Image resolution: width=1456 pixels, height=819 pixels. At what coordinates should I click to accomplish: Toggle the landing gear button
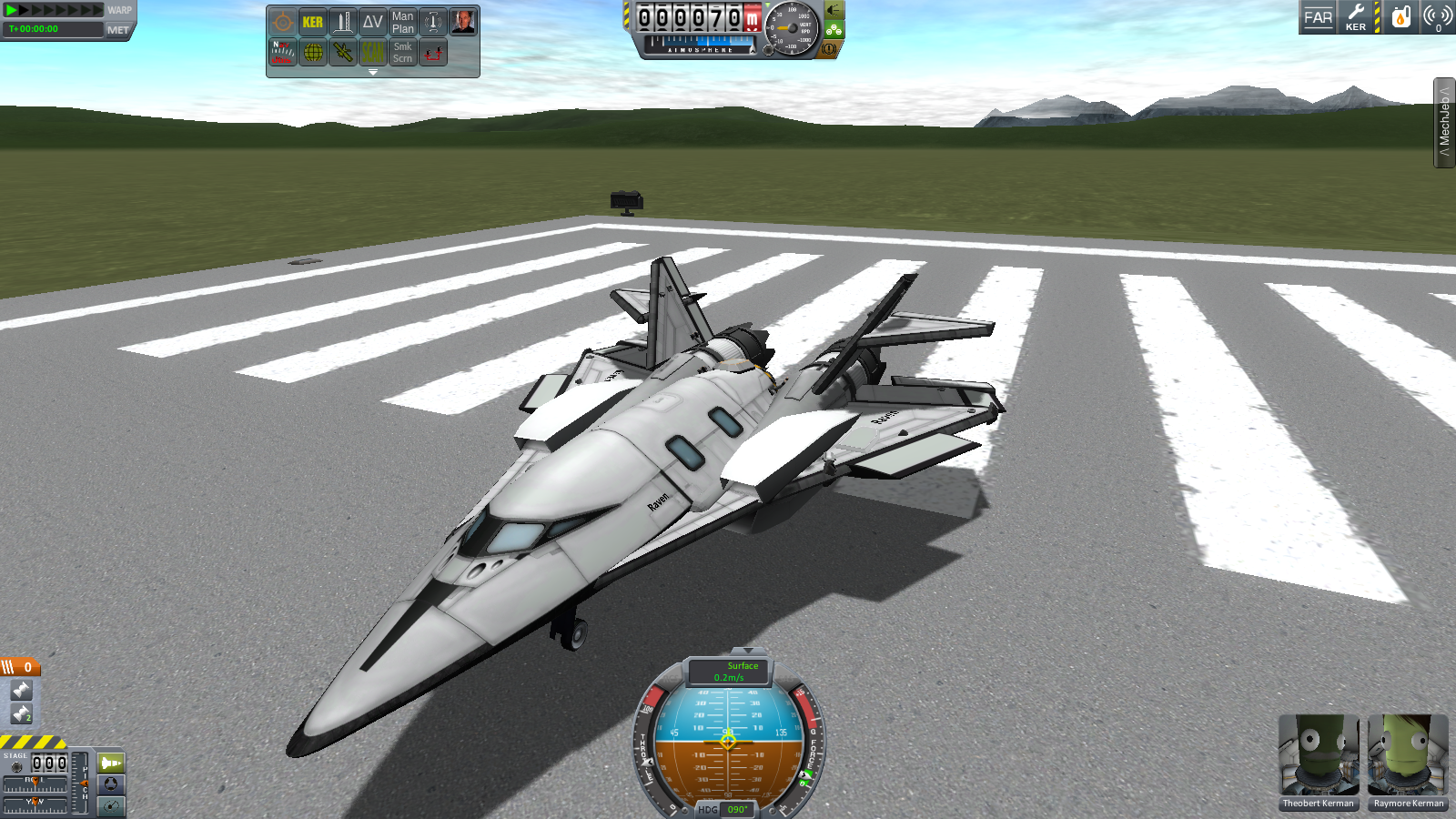(834, 30)
